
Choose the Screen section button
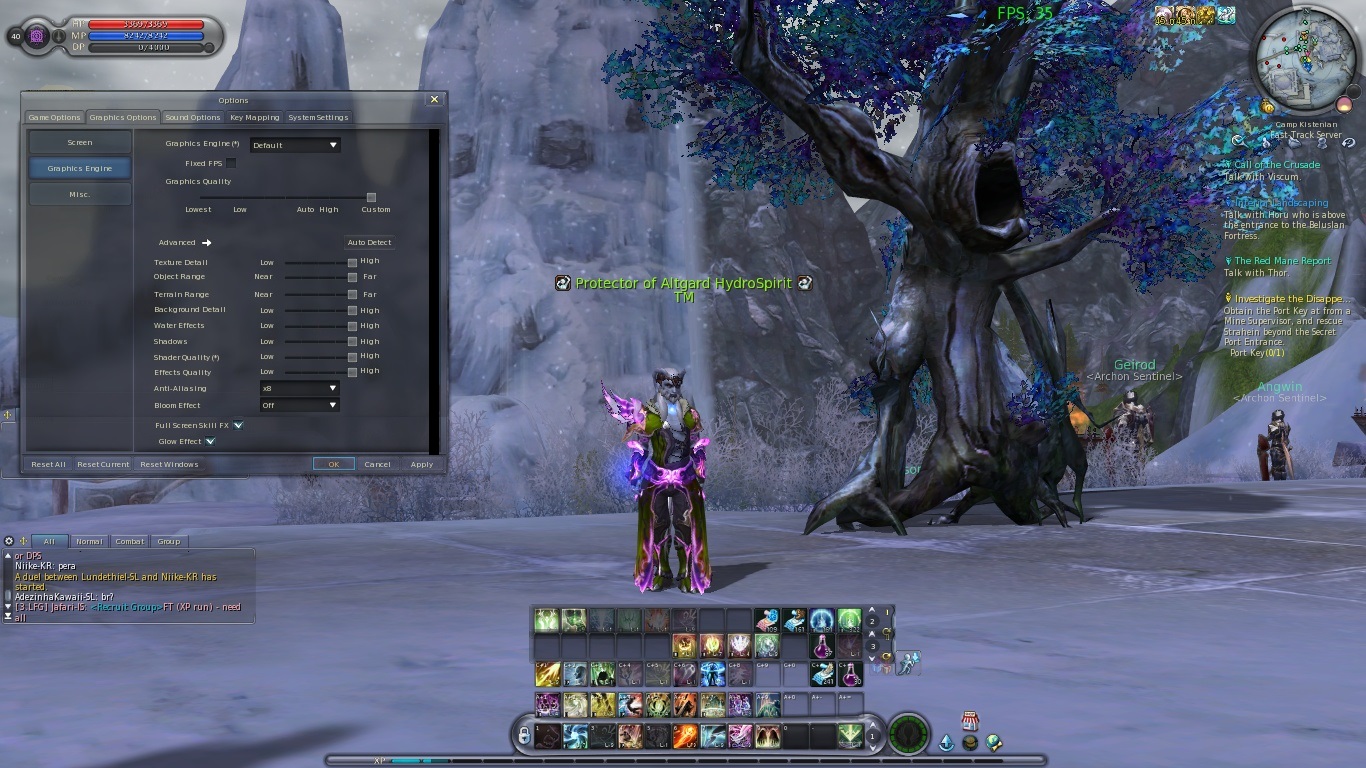(x=80, y=143)
